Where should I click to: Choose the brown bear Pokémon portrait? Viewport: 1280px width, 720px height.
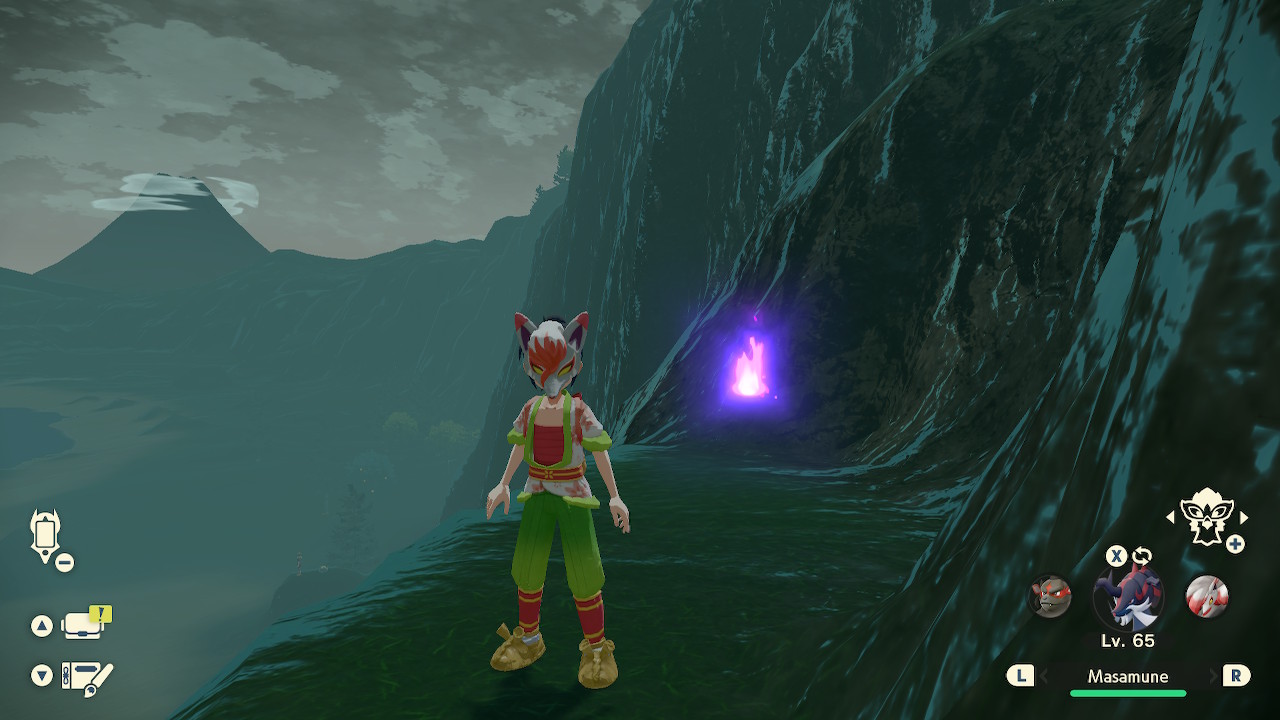pos(1050,597)
